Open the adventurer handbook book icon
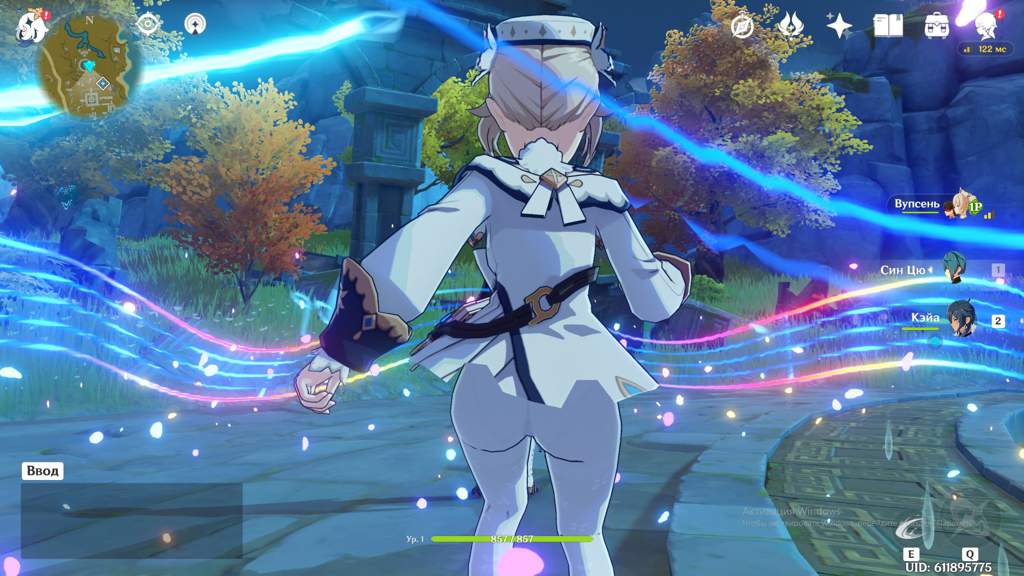Image resolution: width=1024 pixels, height=576 pixels. [888, 25]
